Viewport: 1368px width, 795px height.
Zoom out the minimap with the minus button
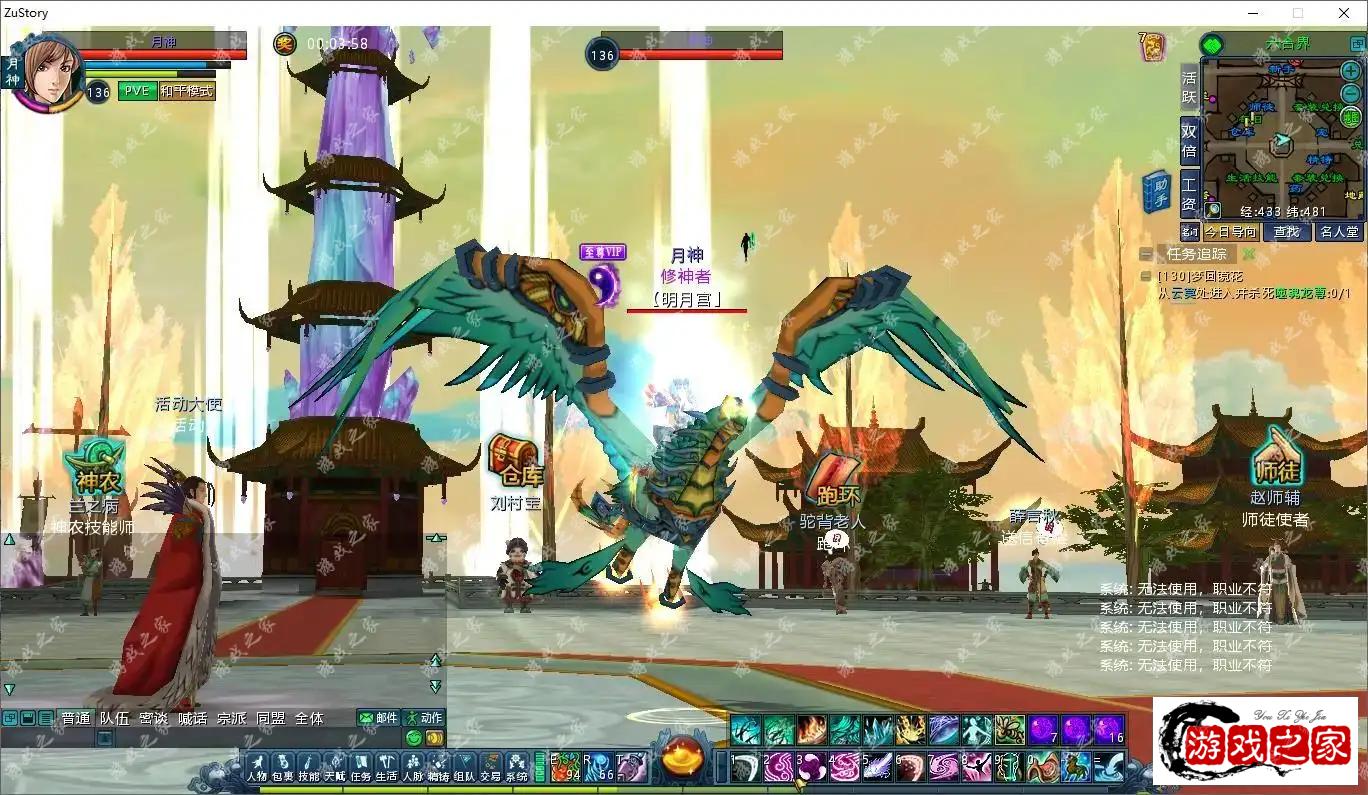[1350, 93]
